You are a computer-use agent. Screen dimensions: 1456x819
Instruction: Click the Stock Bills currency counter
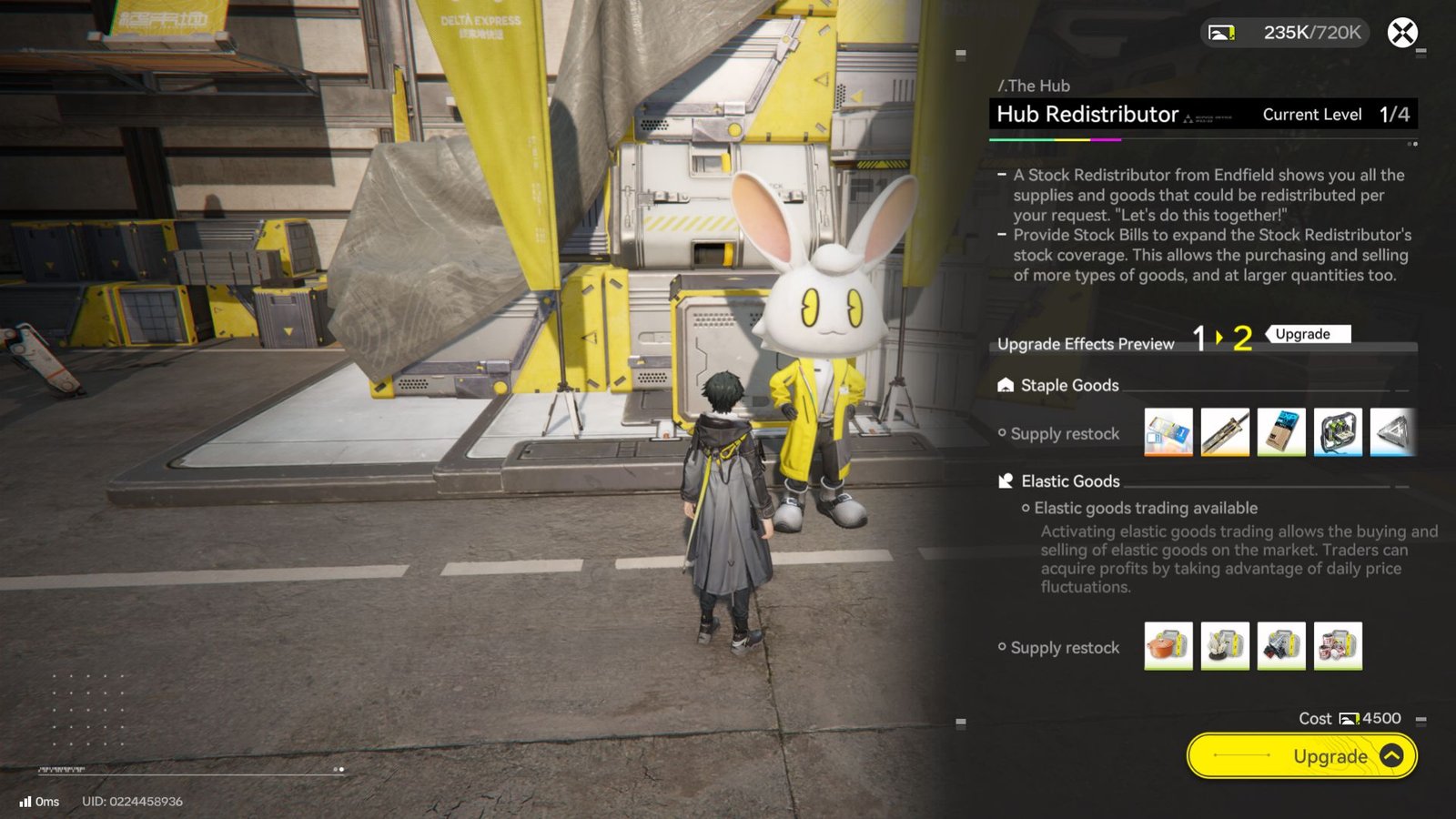(1285, 33)
